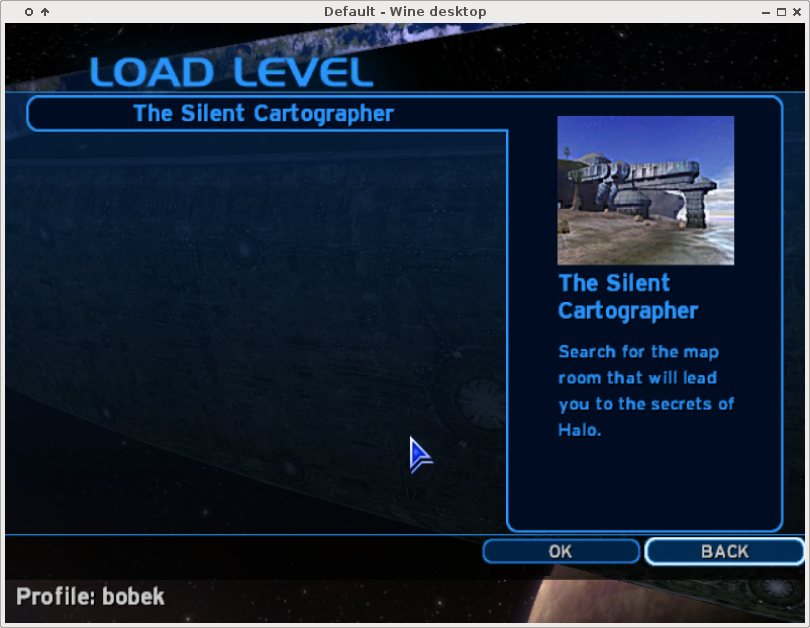Go back using the BACK button

point(724,551)
